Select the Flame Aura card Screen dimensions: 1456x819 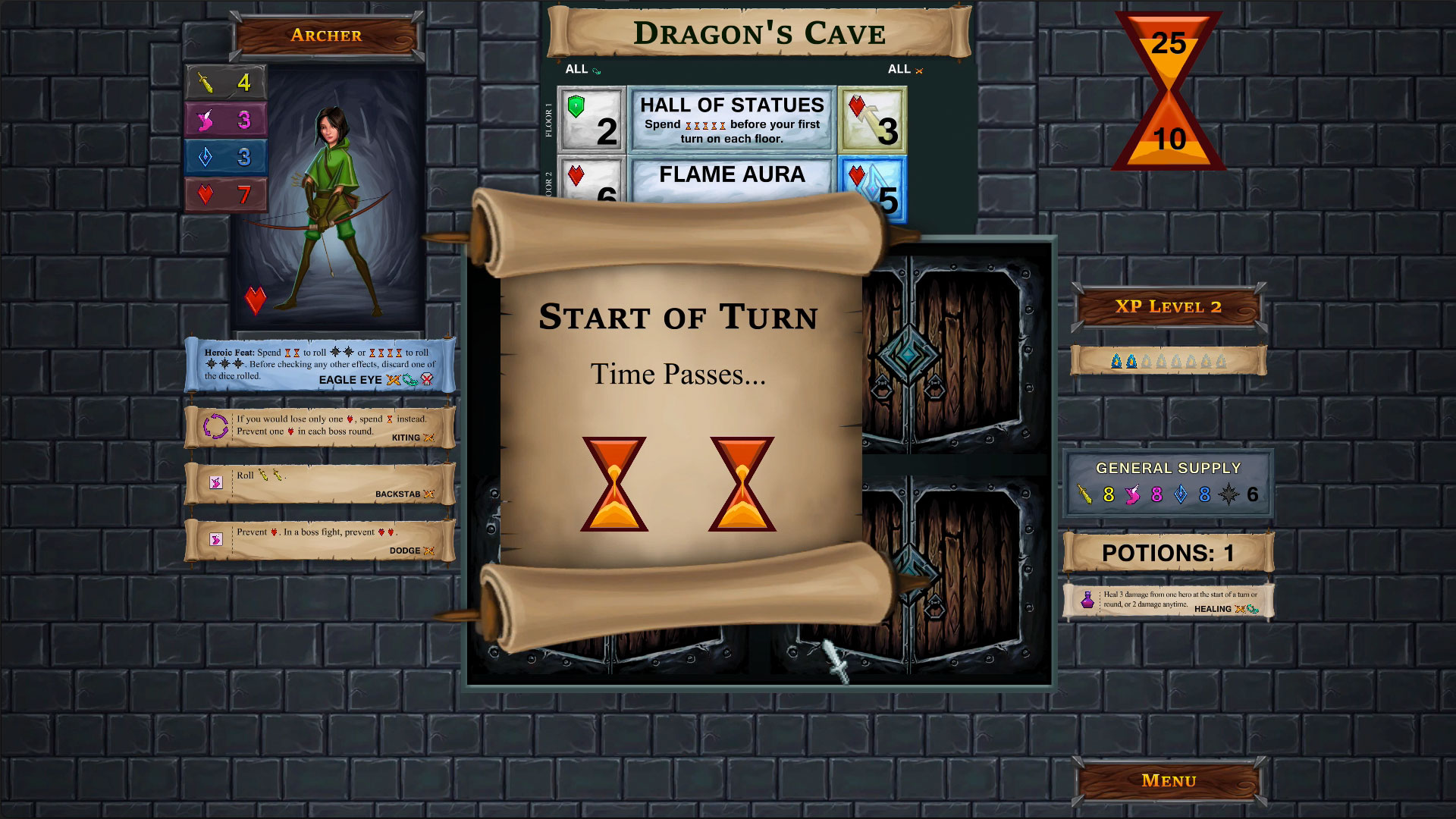[730, 175]
